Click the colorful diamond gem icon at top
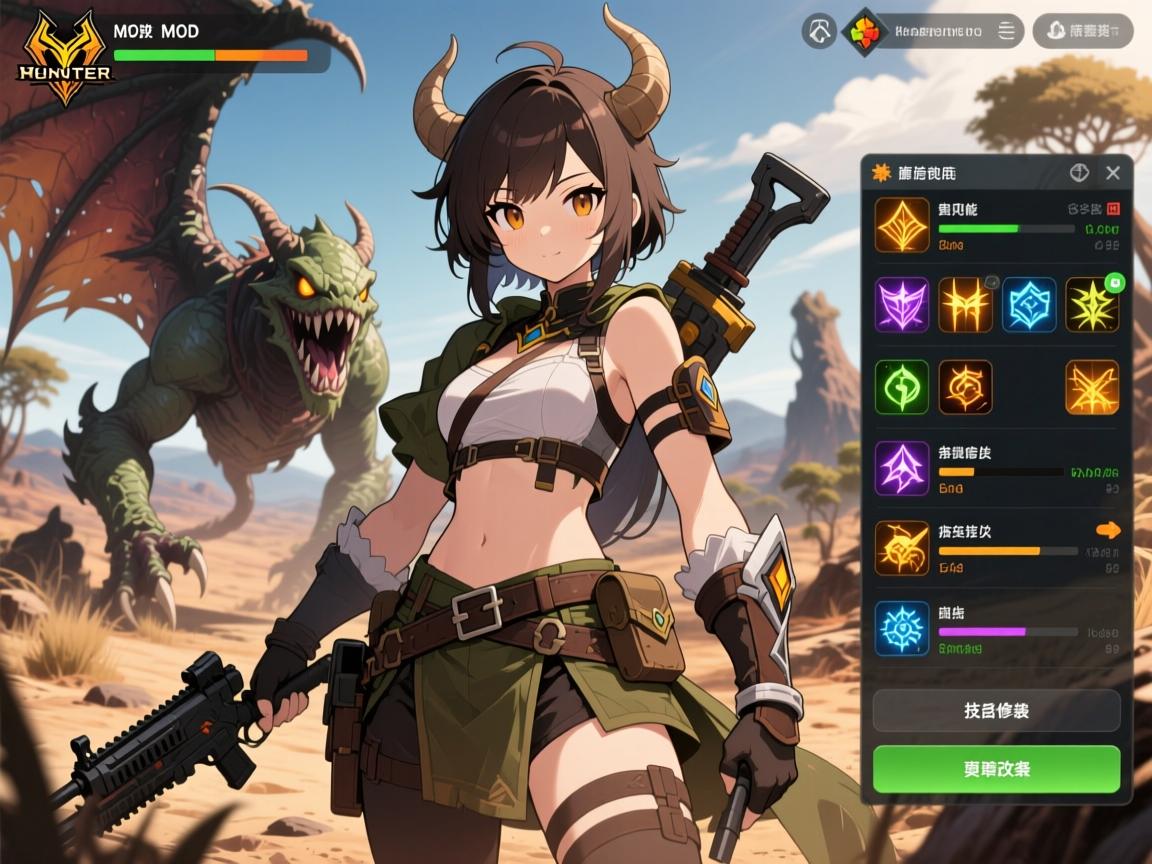1152x864 pixels. click(863, 31)
